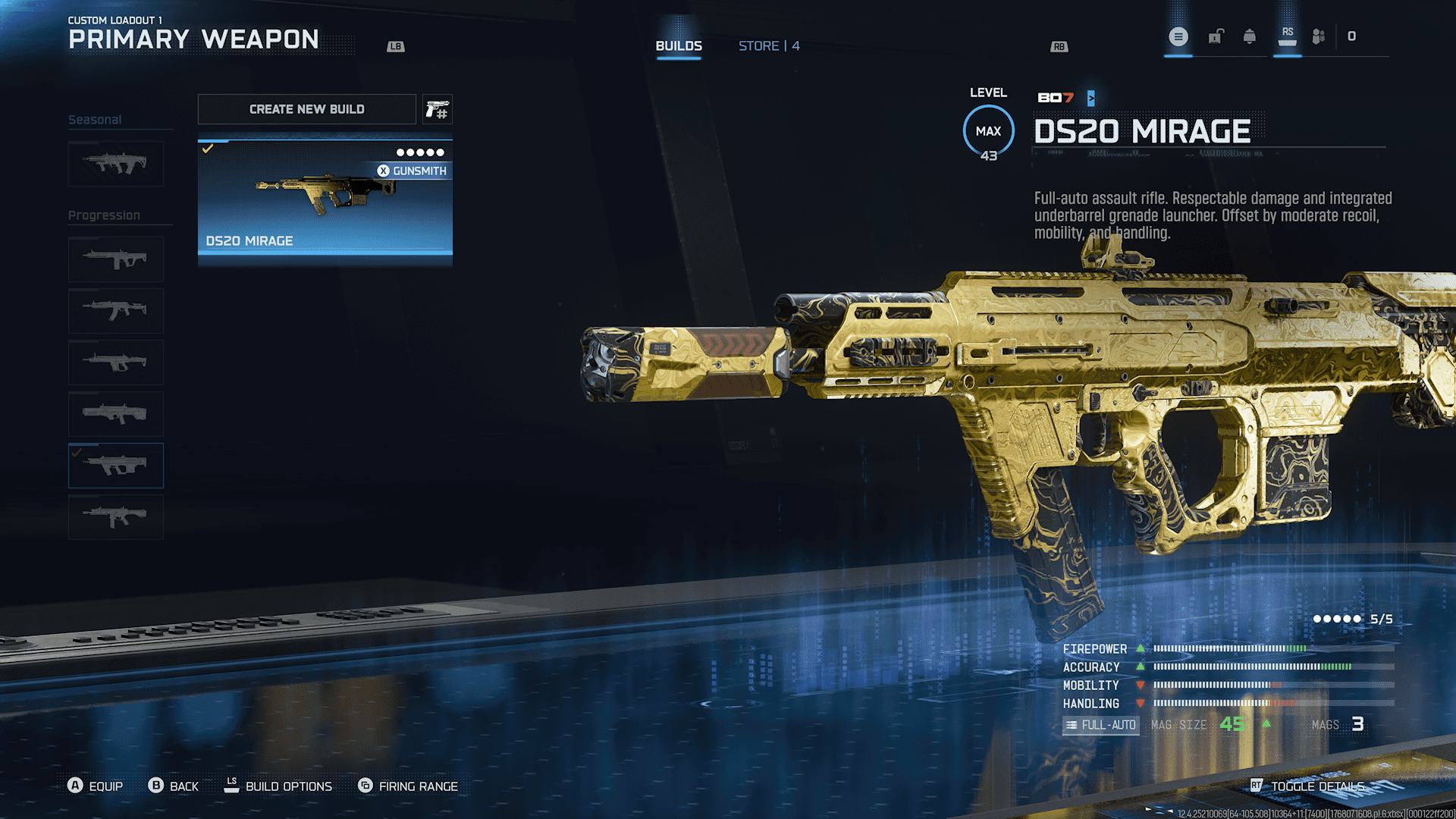Select the BUILDS tab
The height and width of the screenshot is (819, 1456).
678,45
